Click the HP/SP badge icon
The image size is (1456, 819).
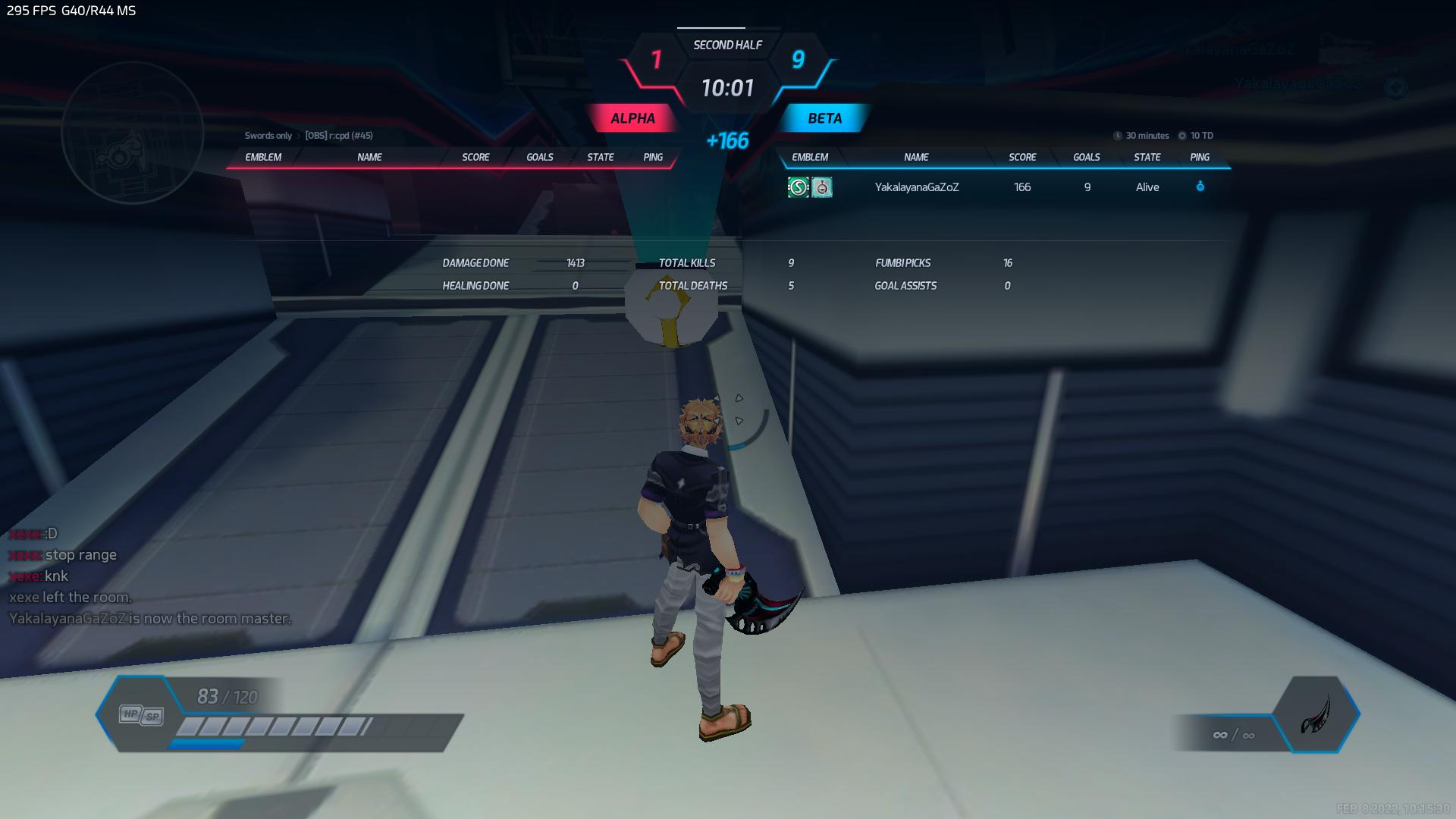[x=142, y=715]
